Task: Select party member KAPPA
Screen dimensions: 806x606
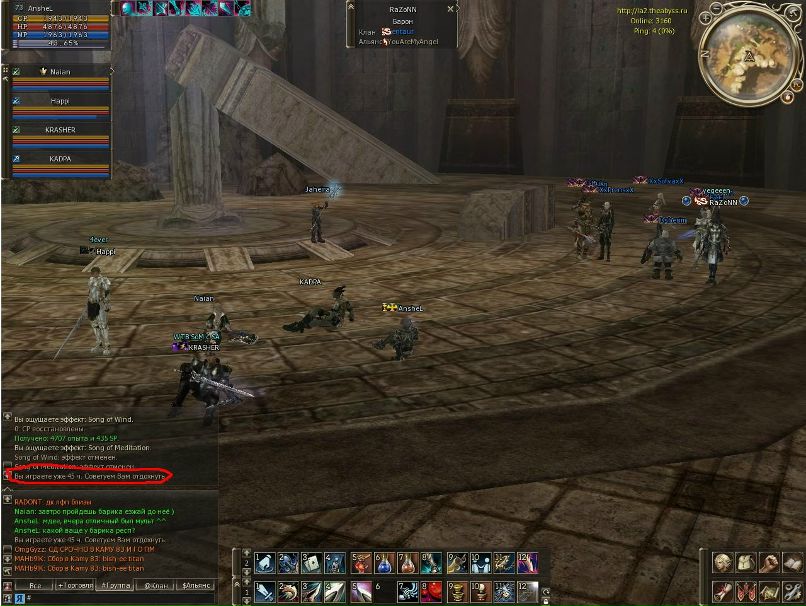Action: coord(61,159)
